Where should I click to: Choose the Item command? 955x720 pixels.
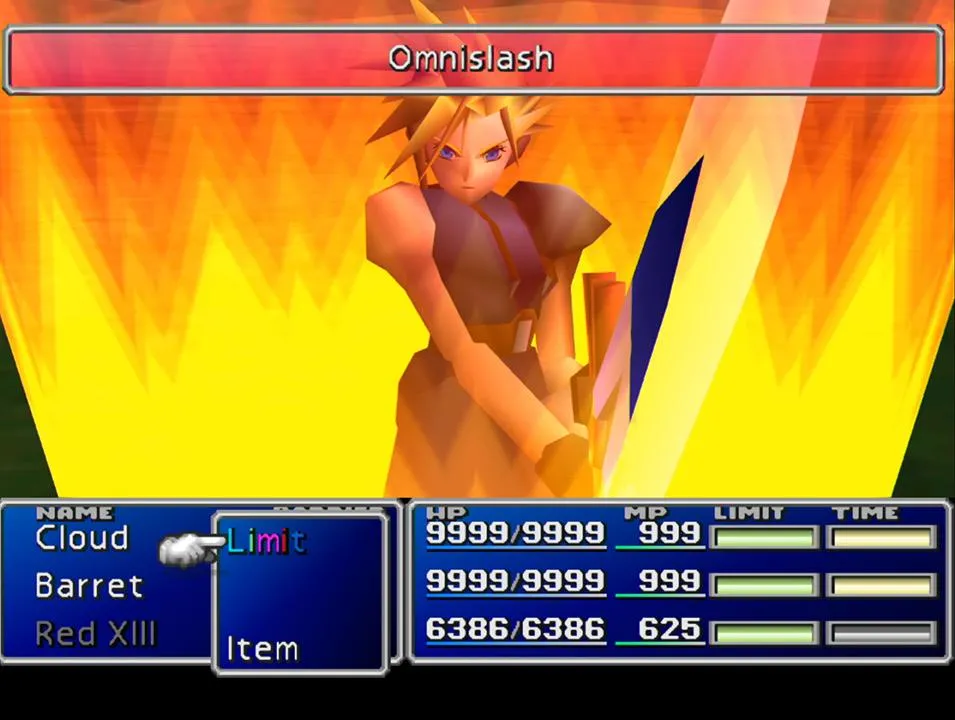(262, 649)
